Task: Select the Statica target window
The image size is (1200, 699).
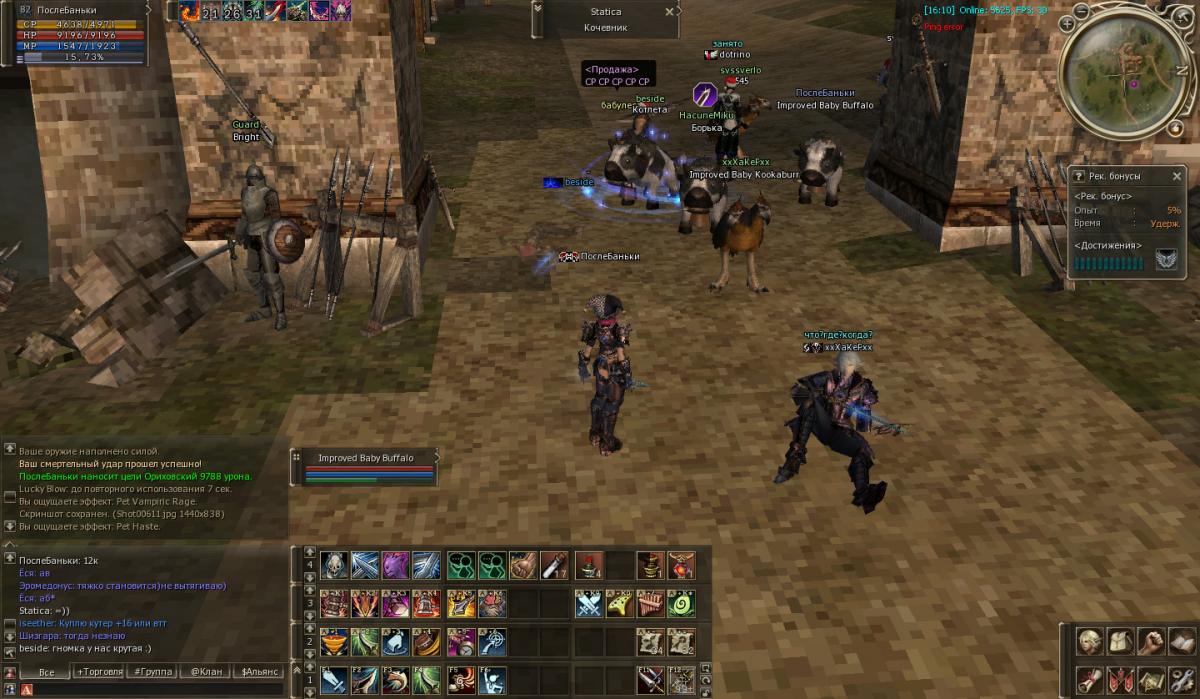Action: pyautogui.click(x=606, y=19)
